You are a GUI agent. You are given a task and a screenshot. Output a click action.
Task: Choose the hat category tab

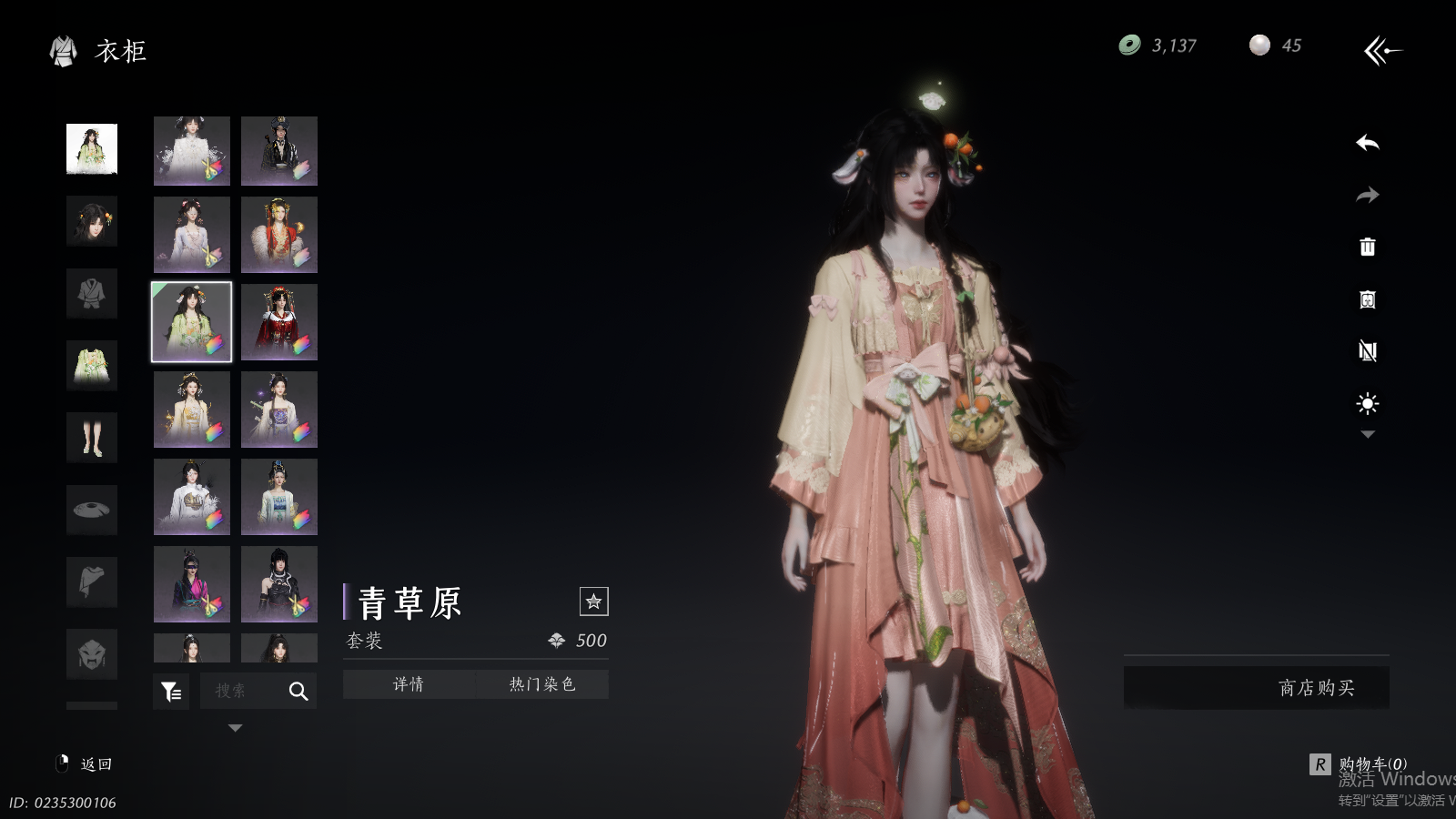click(92, 510)
